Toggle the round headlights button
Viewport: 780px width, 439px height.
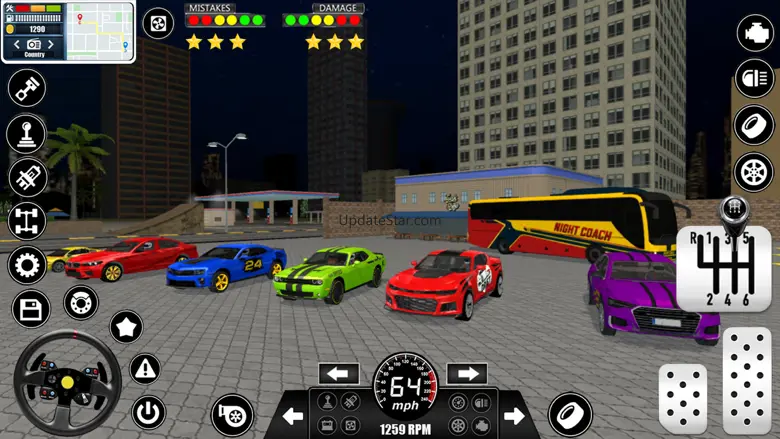click(755, 78)
